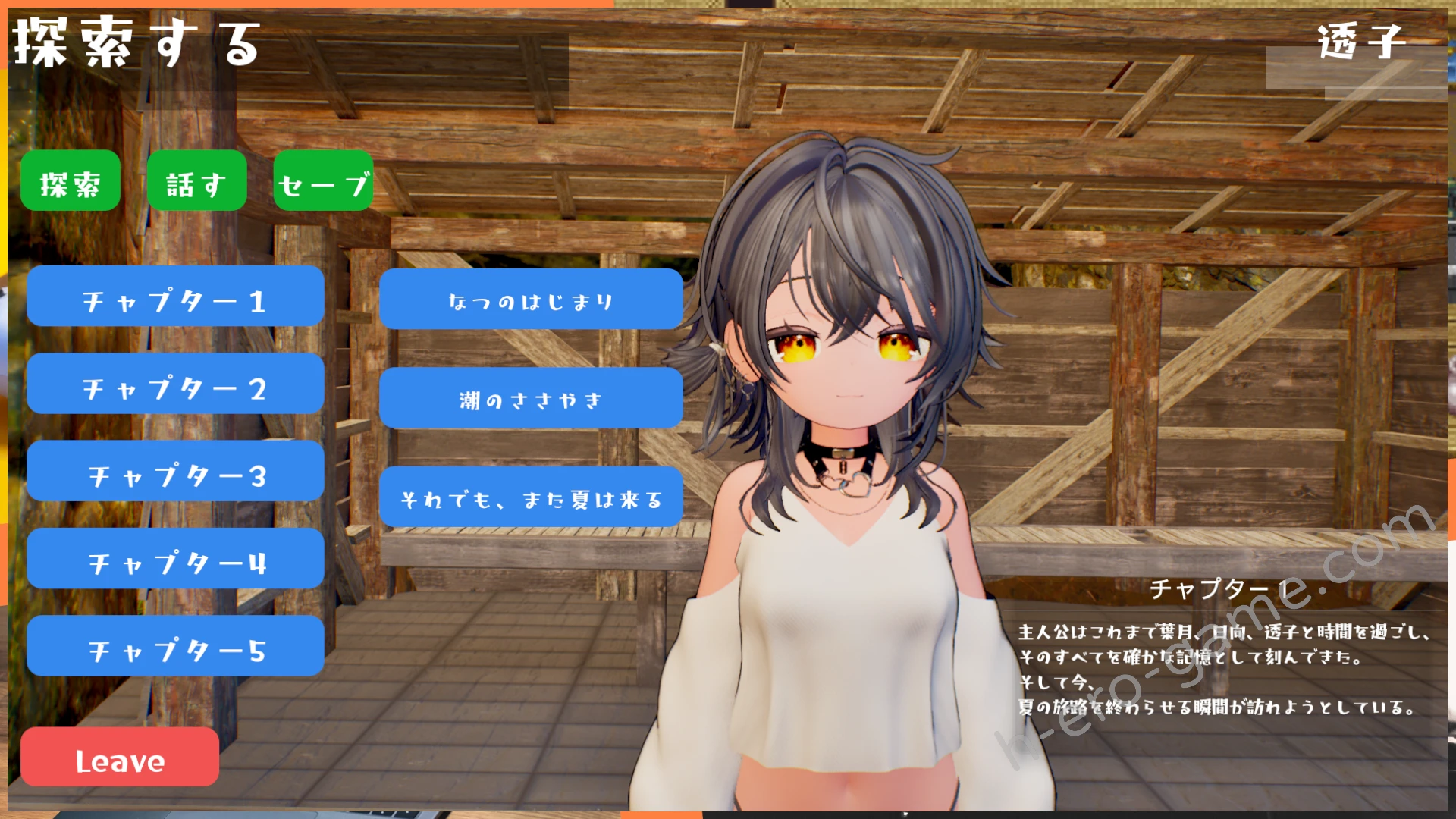This screenshot has height=819, width=1456.
Task: Select the 潮のささやき episode
Action: pyautogui.click(x=531, y=398)
